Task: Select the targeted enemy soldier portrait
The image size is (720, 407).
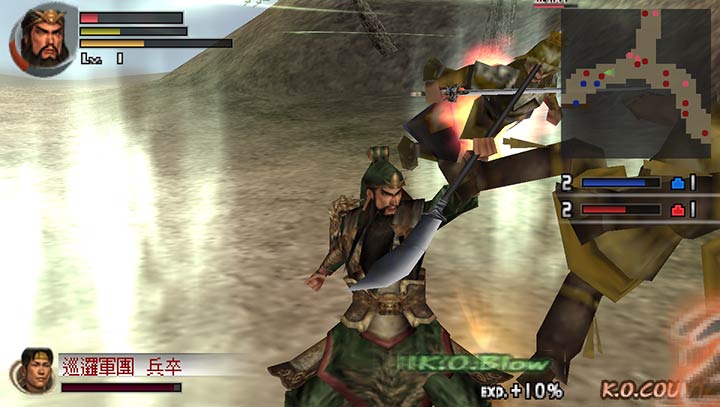Action: pos(34,369)
